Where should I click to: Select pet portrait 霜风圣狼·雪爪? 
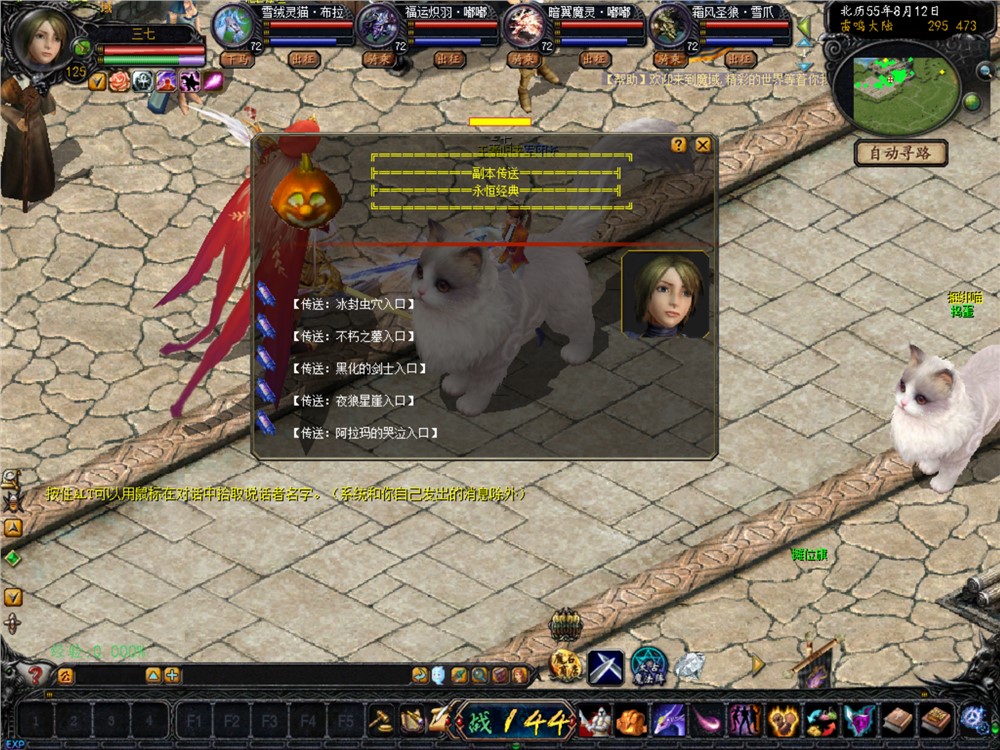[x=669, y=26]
